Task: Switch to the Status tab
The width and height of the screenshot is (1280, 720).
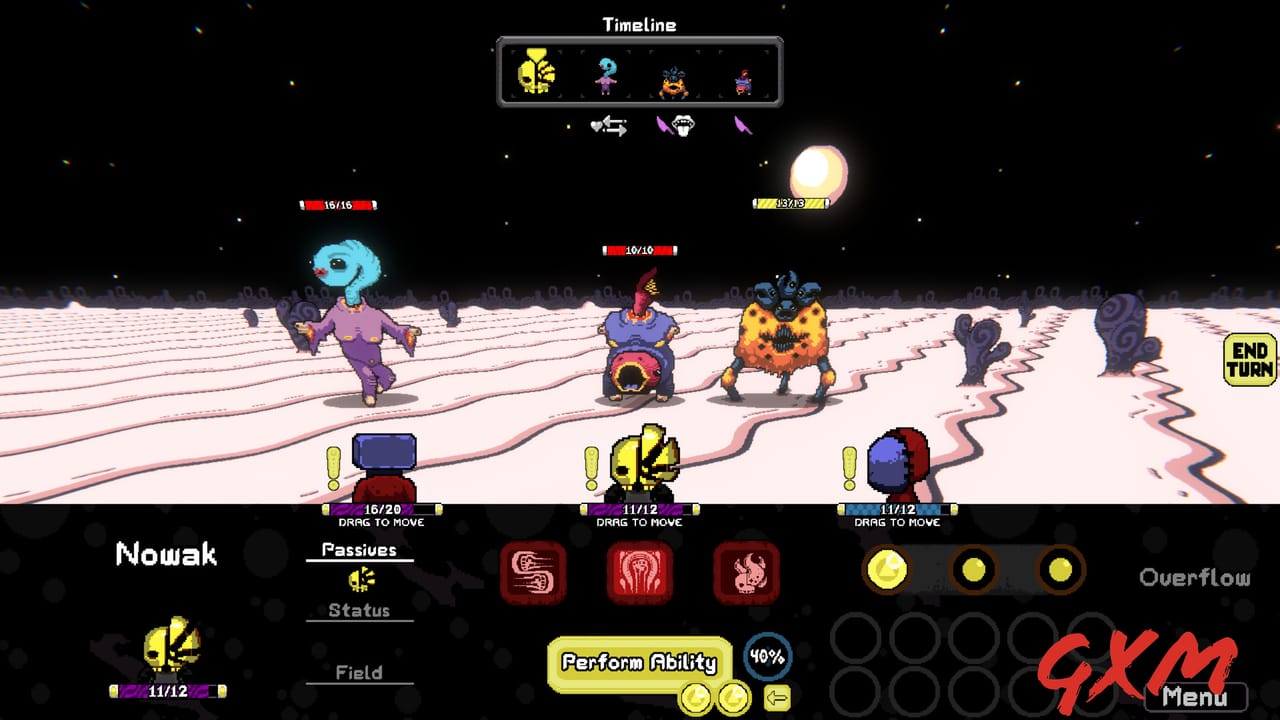Action: (x=359, y=609)
